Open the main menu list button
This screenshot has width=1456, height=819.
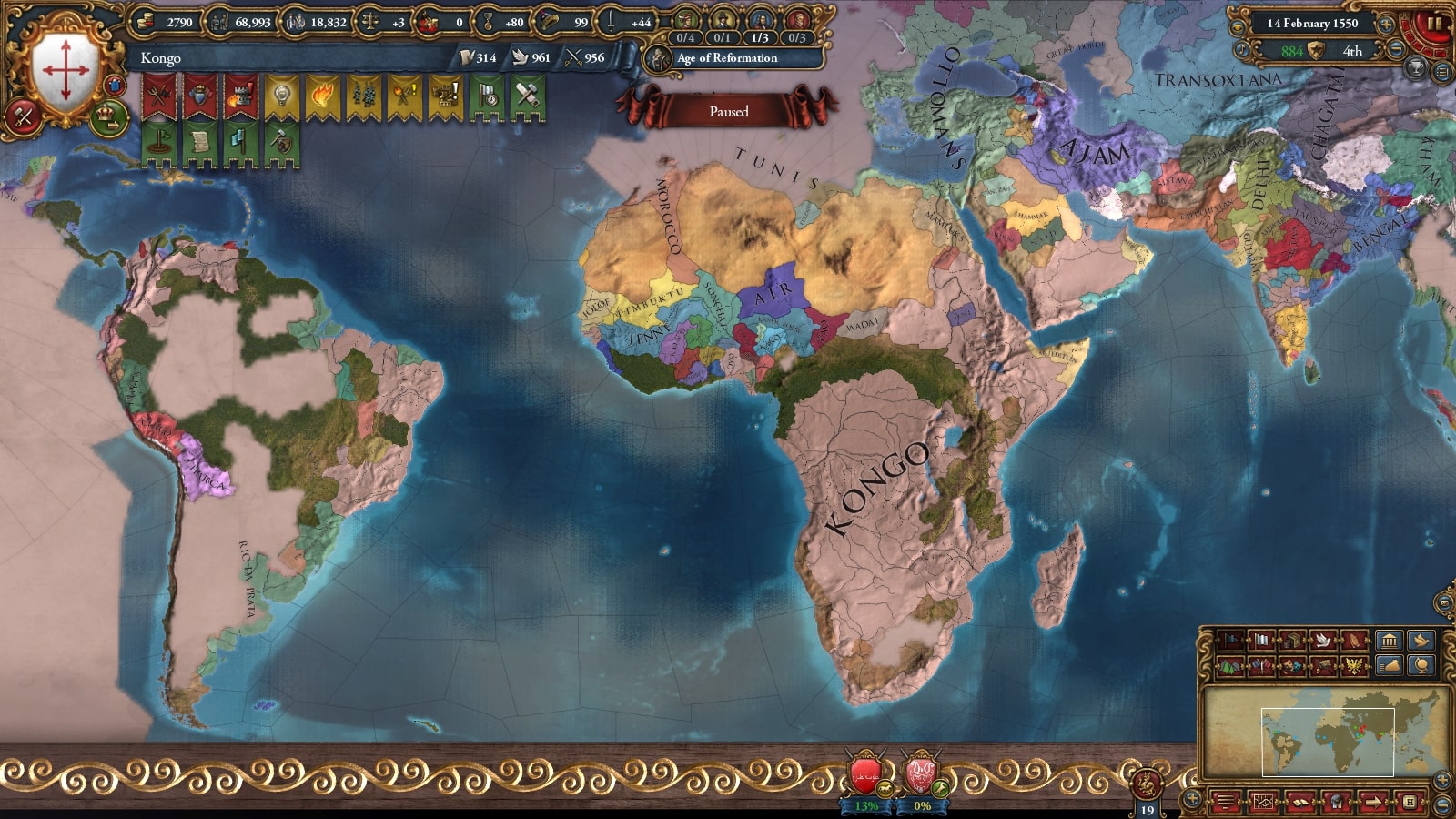point(1227,803)
